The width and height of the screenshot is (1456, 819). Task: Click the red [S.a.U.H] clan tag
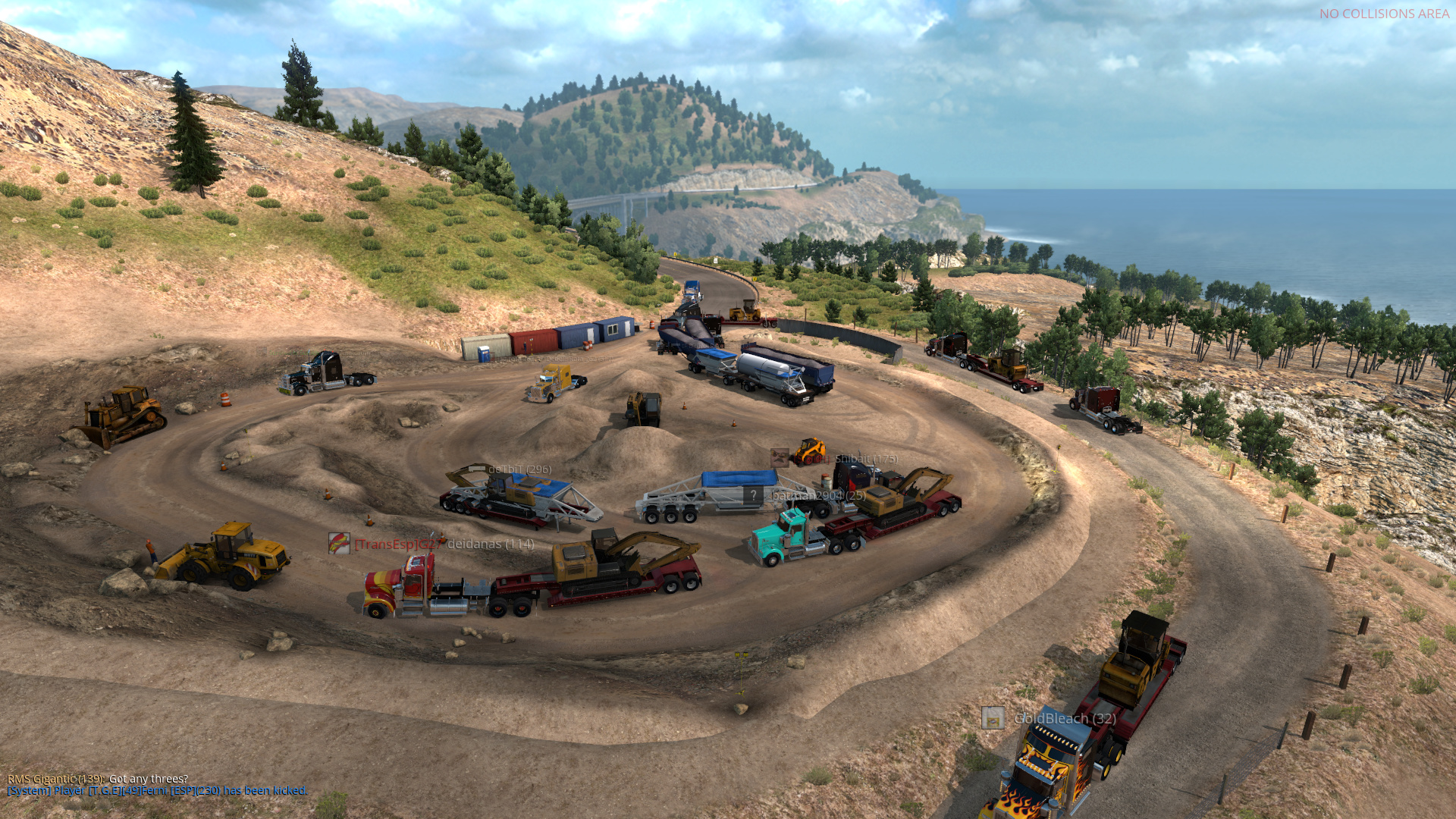pos(810,458)
